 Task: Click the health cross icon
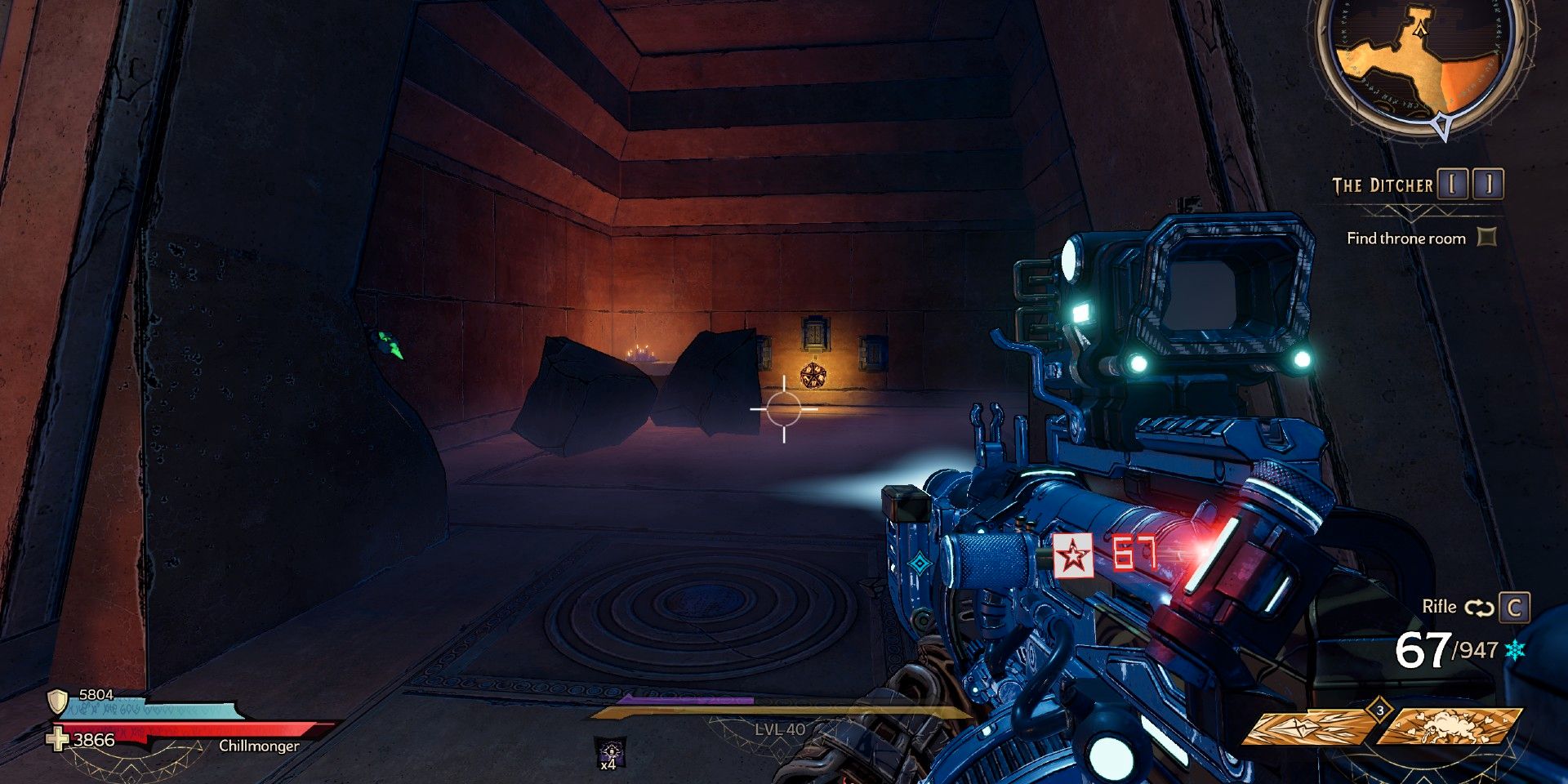(57, 740)
